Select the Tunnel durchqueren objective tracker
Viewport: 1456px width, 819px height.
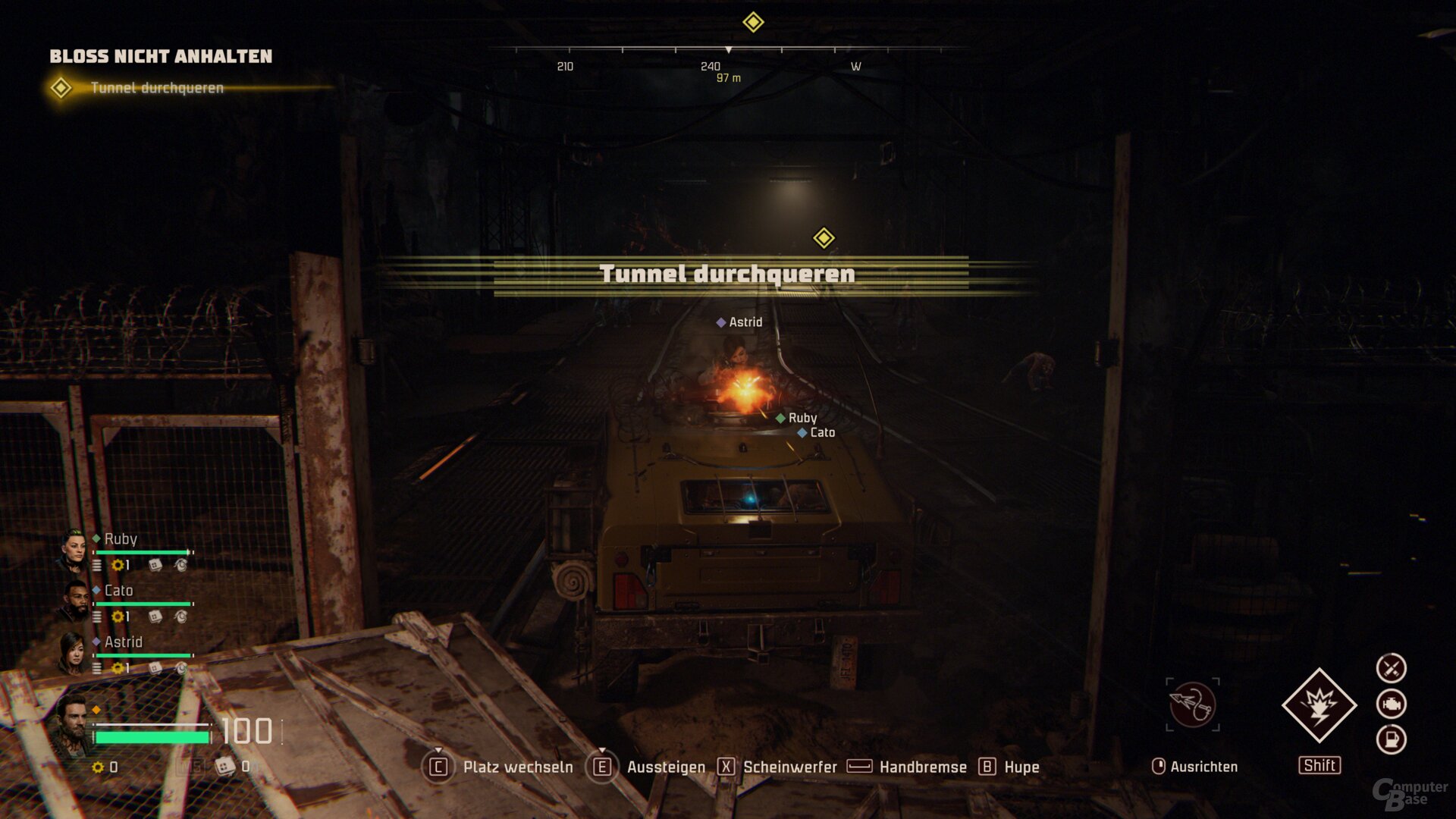point(156,88)
